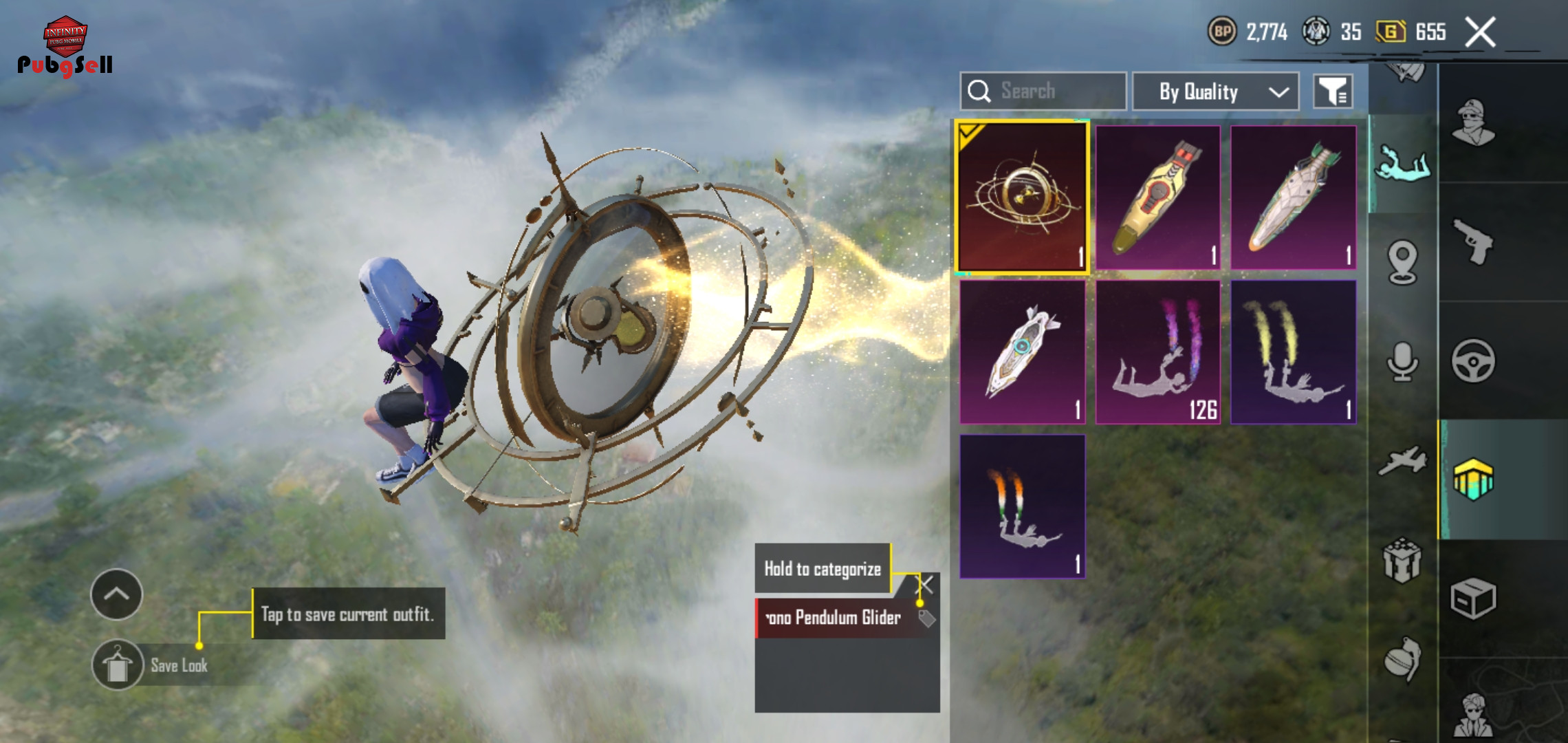Open the microphone voice category tab
This screenshot has height=743, width=1568.
pyautogui.click(x=1402, y=361)
